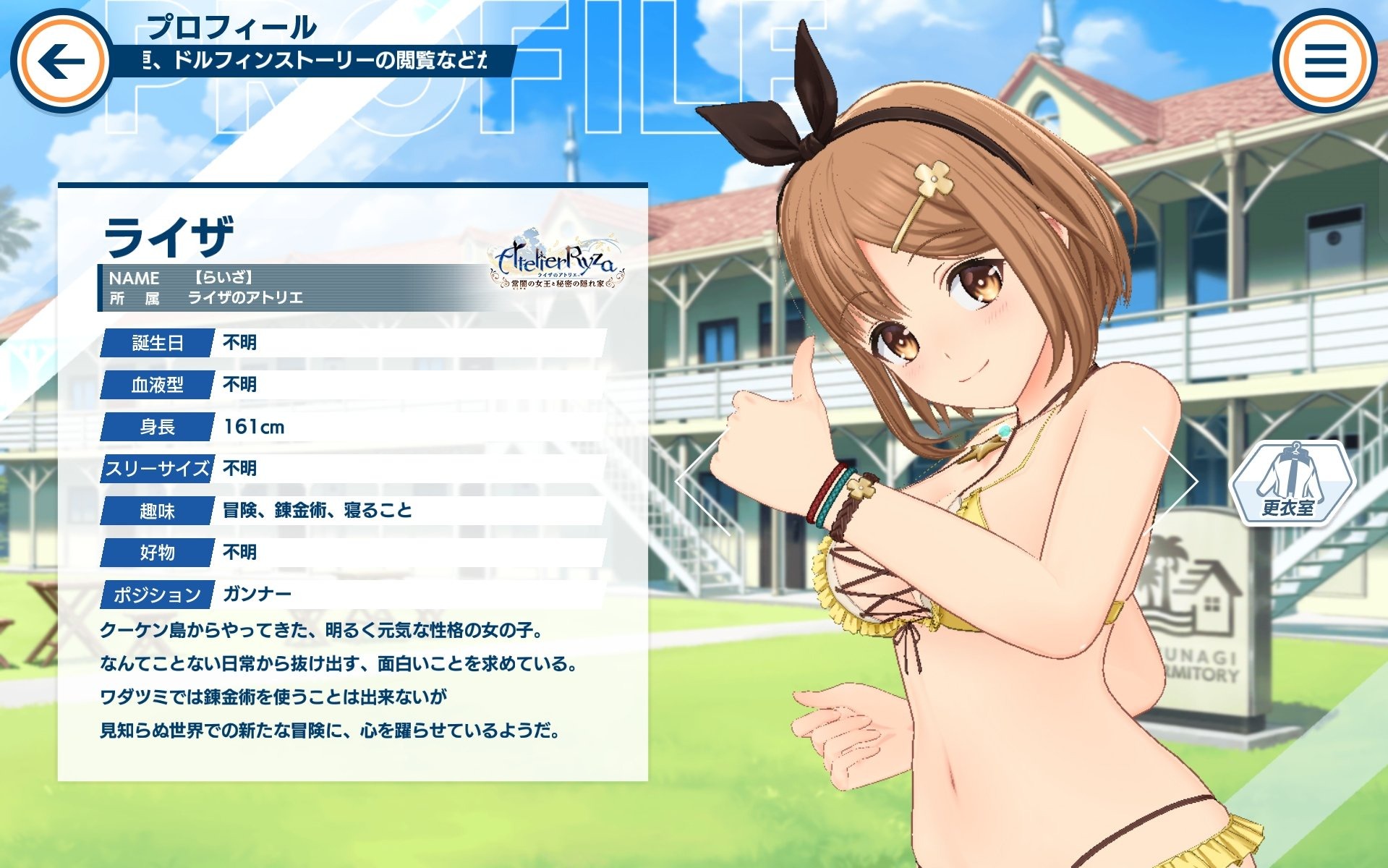Open the hamburger menu
1388x868 pixels.
tap(1325, 61)
